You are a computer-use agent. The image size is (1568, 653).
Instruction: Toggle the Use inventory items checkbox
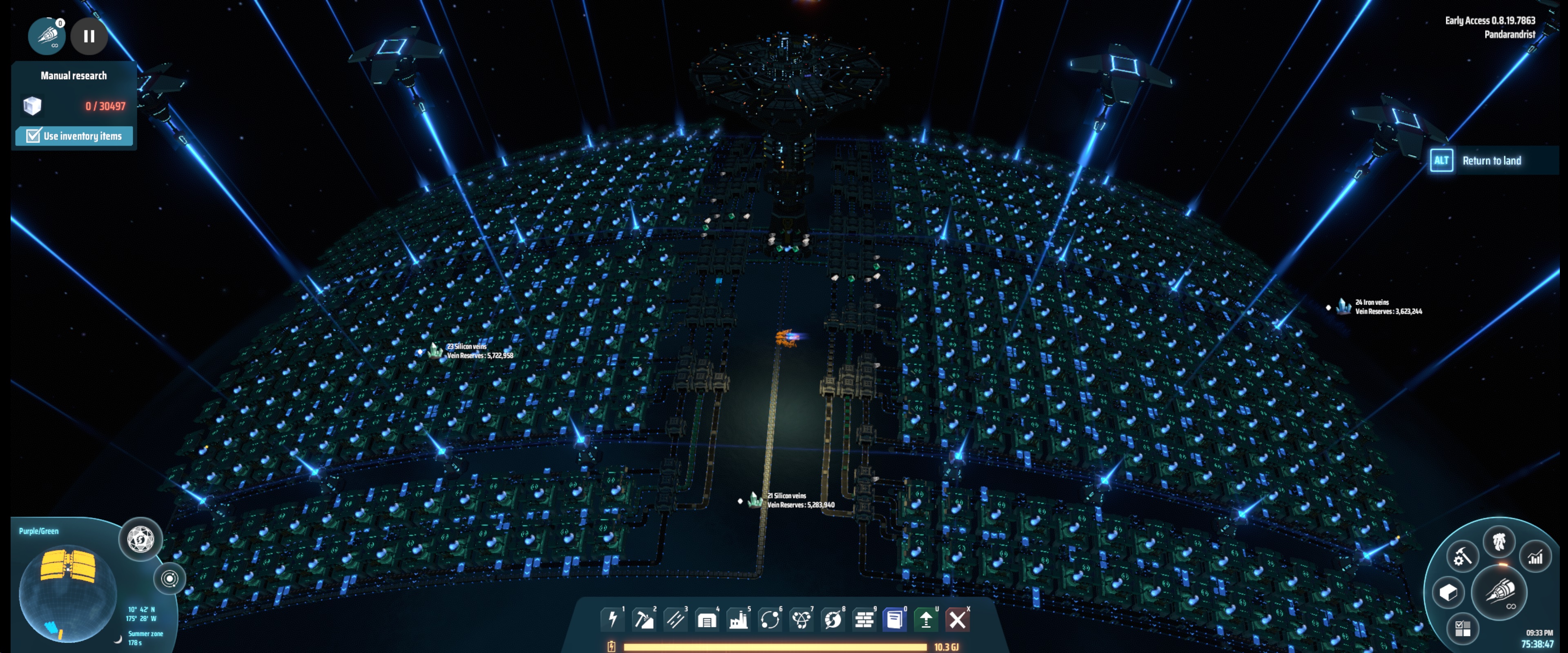click(33, 136)
